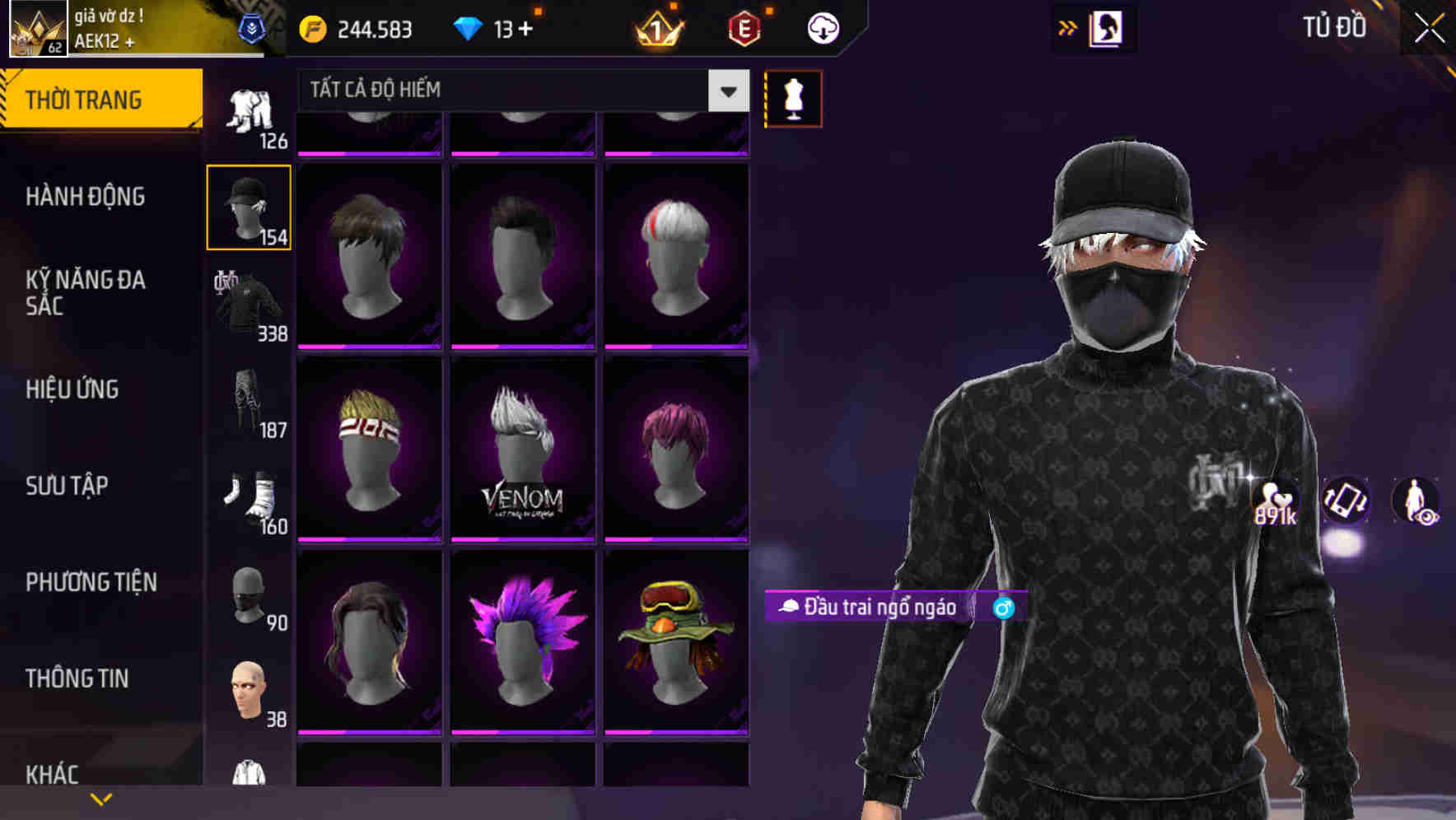Viewport: 1456px width, 820px height.
Task: Open the cloud download manager
Action: click(x=823, y=27)
